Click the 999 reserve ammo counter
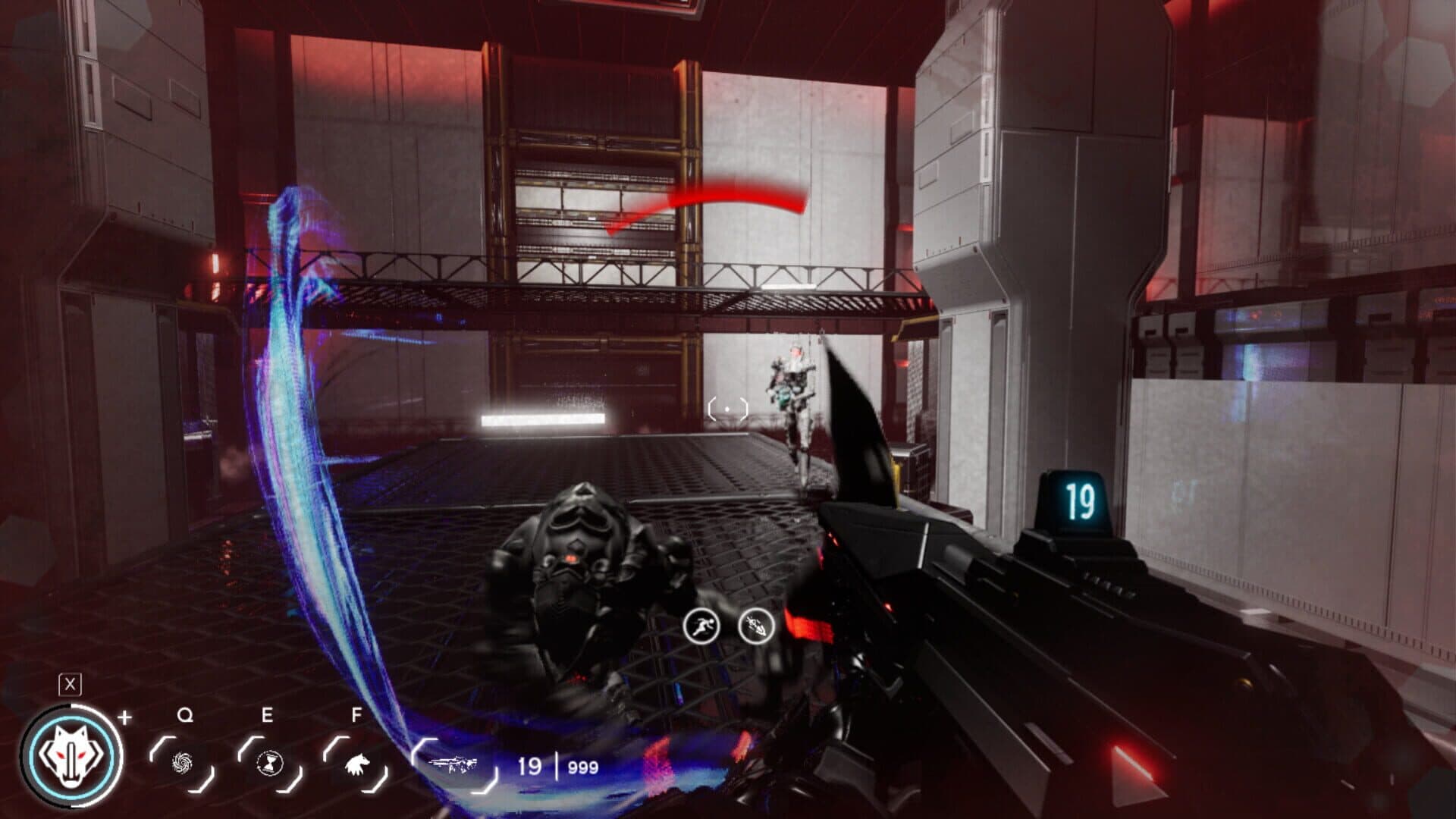Viewport: 1456px width, 819px height. [x=582, y=767]
